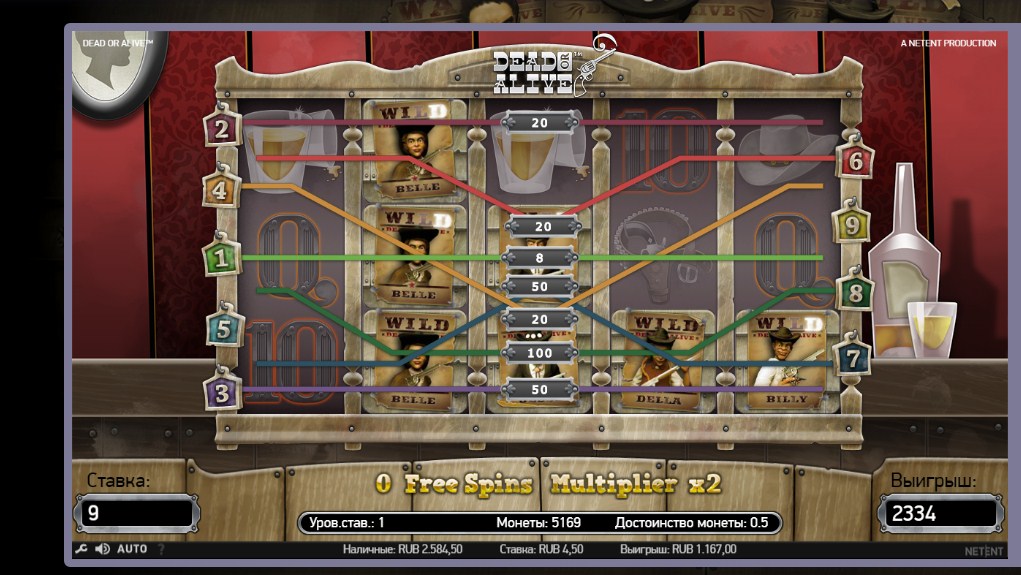Select payline tag number 9
This screenshot has height=575, width=1021.
click(851, 225)
